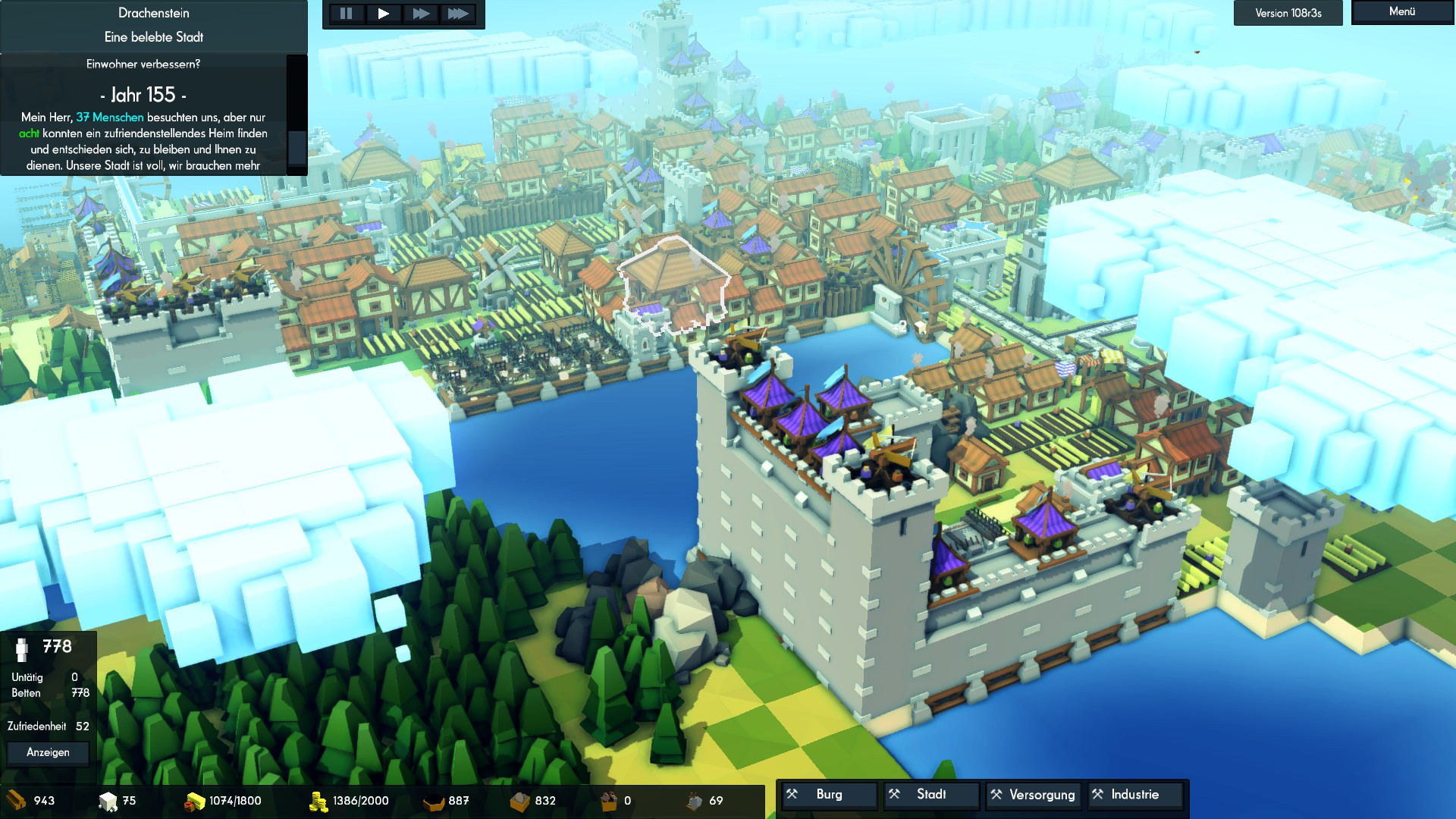
Task: Open the Menü in the top right
Action: (1402, 11)
